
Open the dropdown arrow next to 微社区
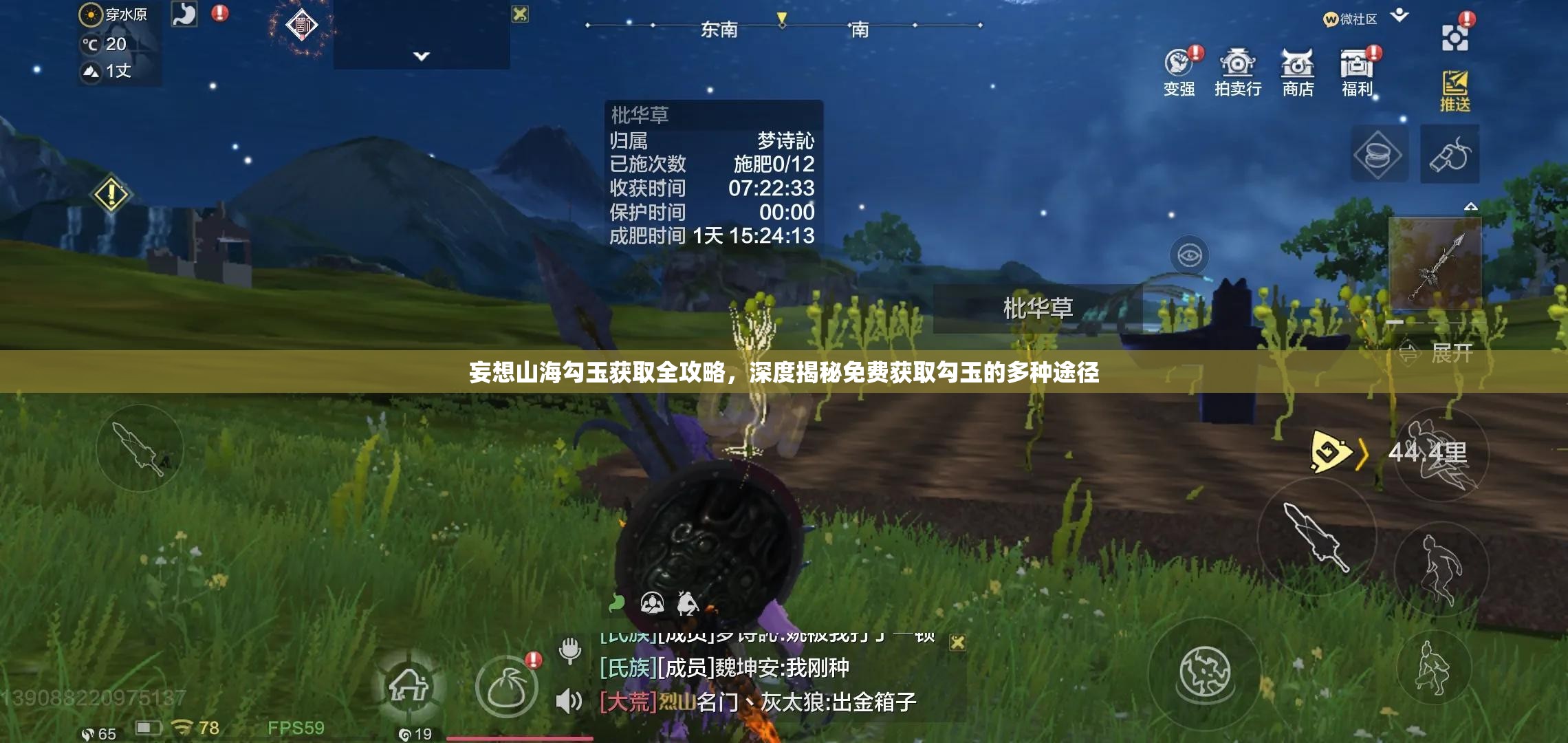1400,16
